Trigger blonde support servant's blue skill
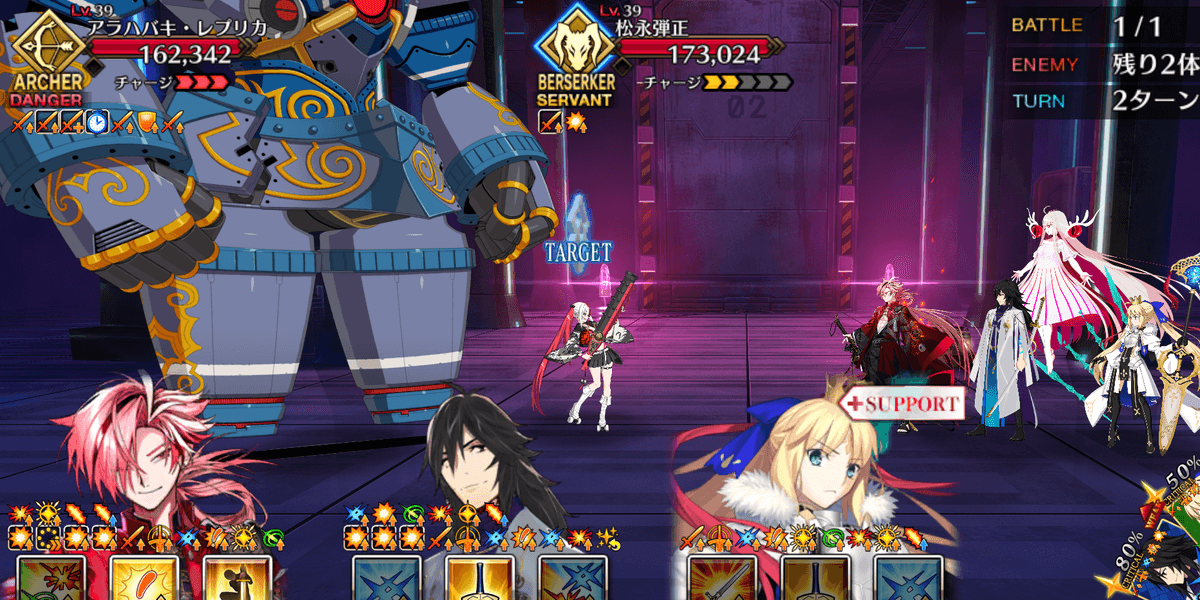1200x600 pixels. coord(908,580)
